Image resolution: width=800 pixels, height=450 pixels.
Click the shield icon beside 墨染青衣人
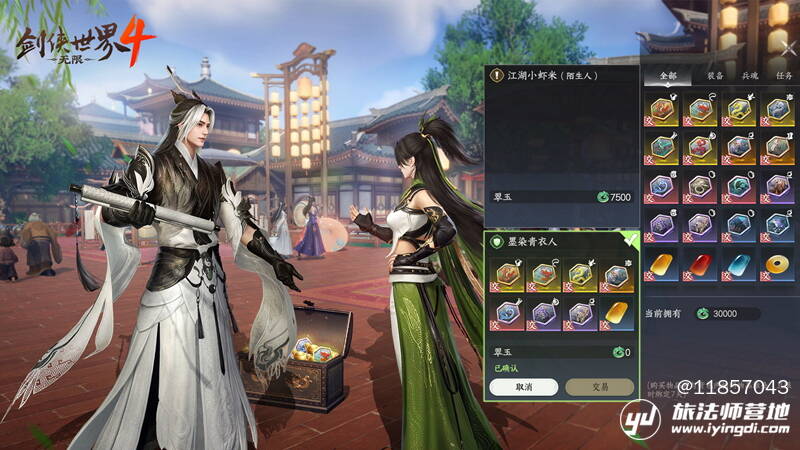(x=497, y=243)
